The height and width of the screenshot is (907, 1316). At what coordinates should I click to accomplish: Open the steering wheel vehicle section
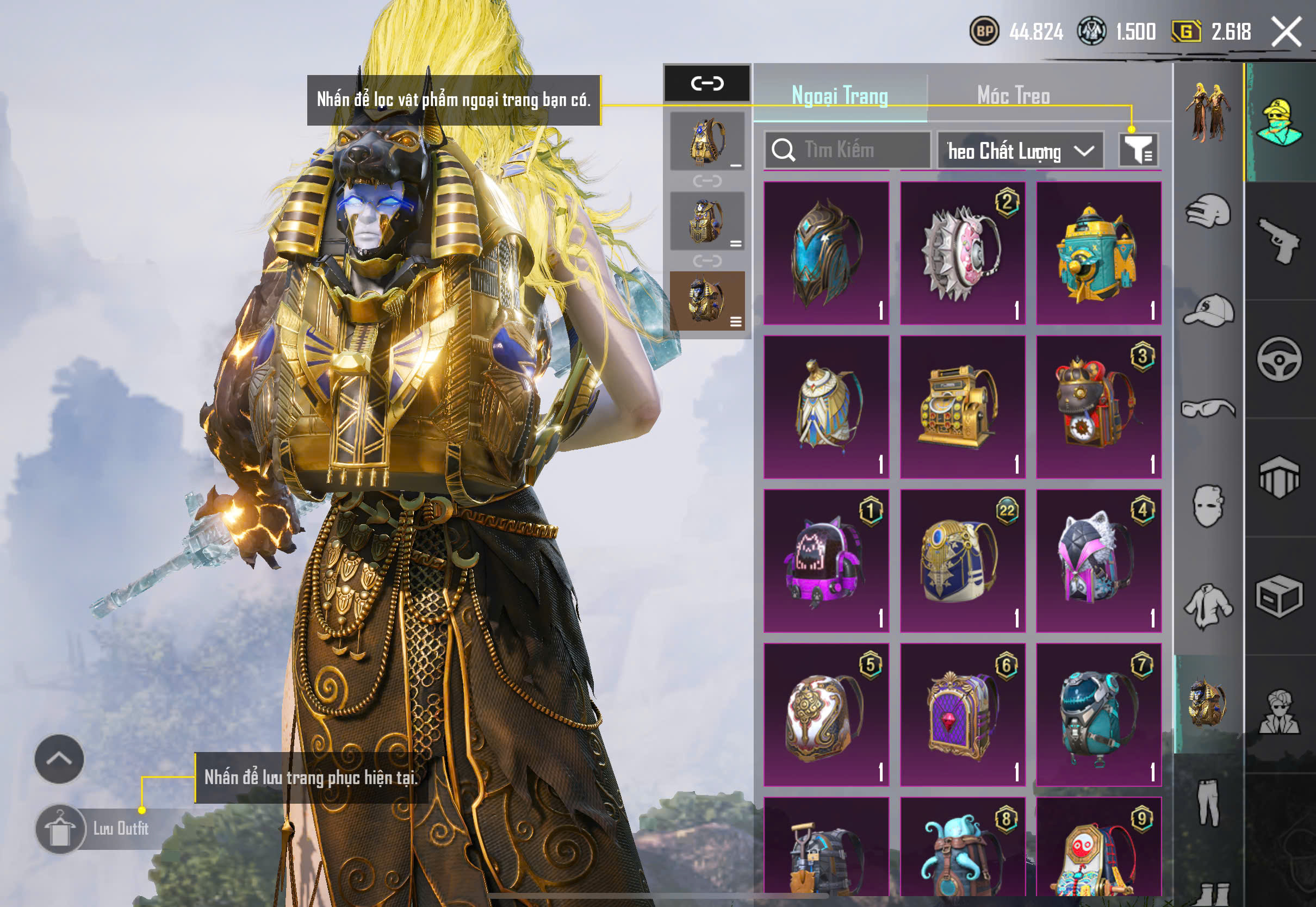pyautogui.click(x=1280, y=359)
